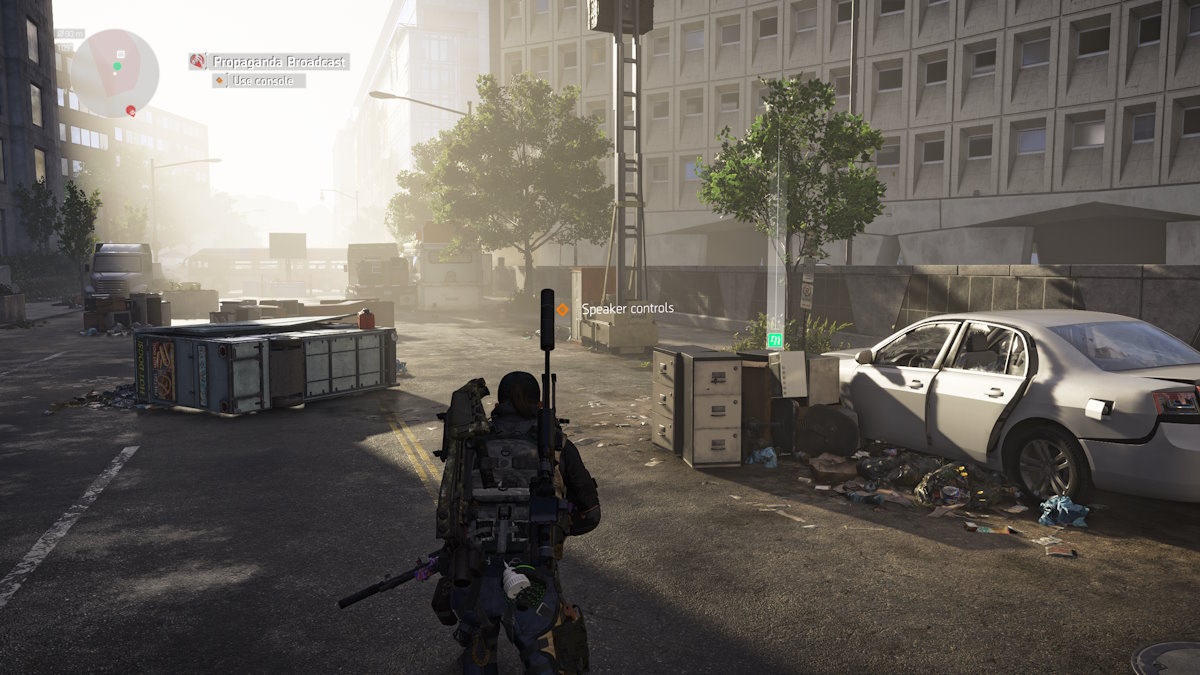Open the circular minimap

[x=114, y=73]
